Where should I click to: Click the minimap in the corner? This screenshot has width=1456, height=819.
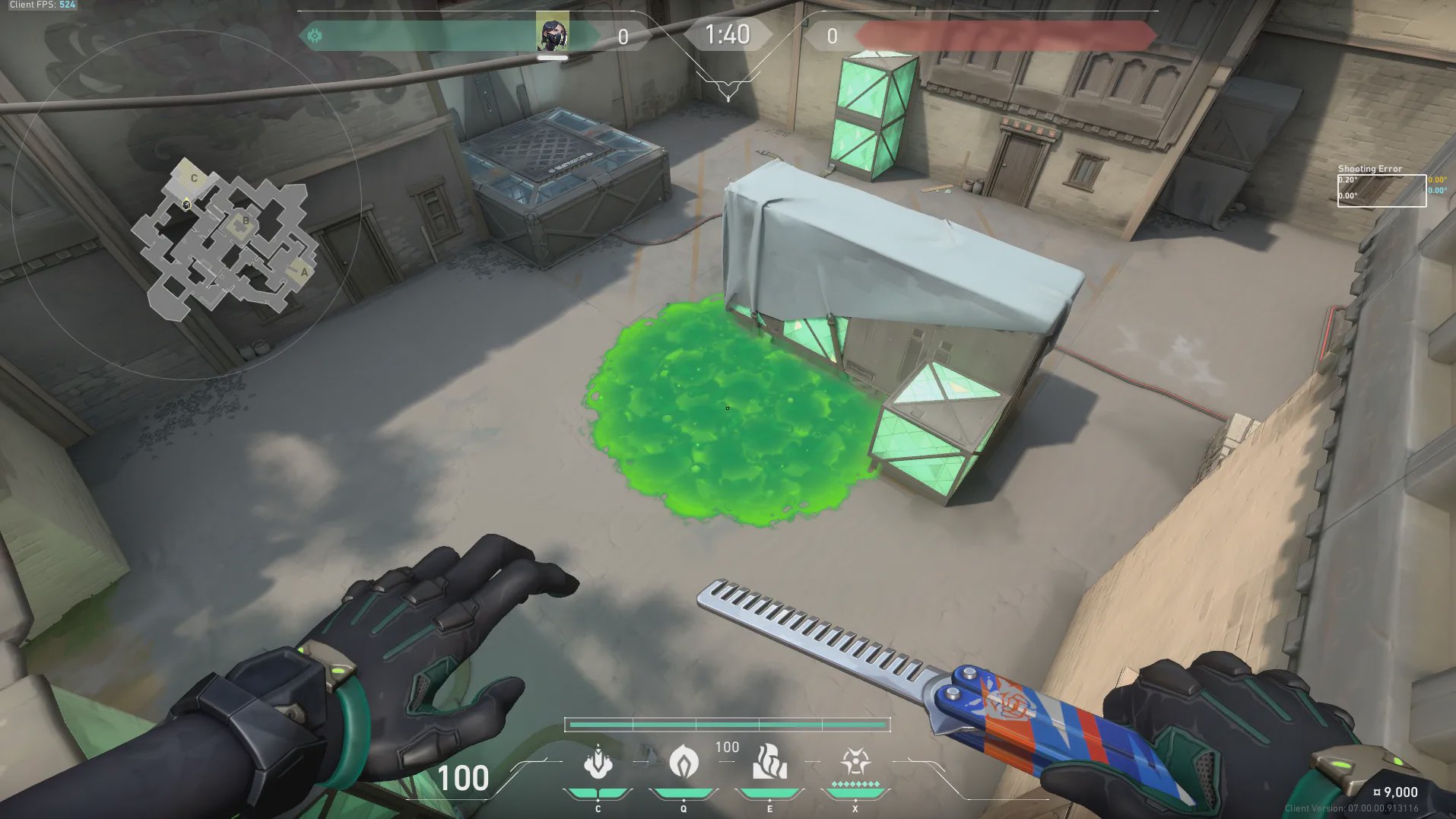tap(228, 237)
